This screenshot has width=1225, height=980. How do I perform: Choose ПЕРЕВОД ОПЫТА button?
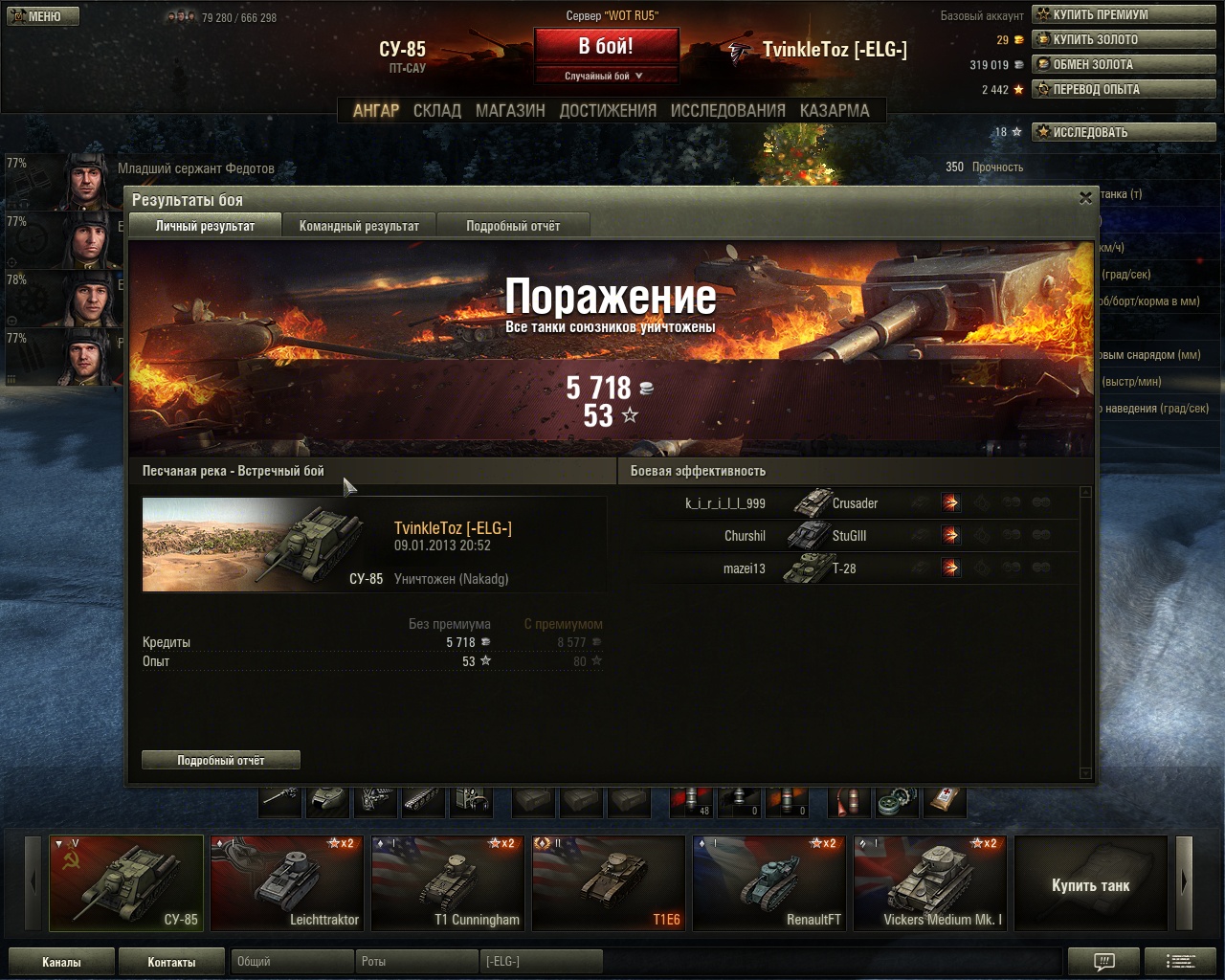(x=1124, y=89)
